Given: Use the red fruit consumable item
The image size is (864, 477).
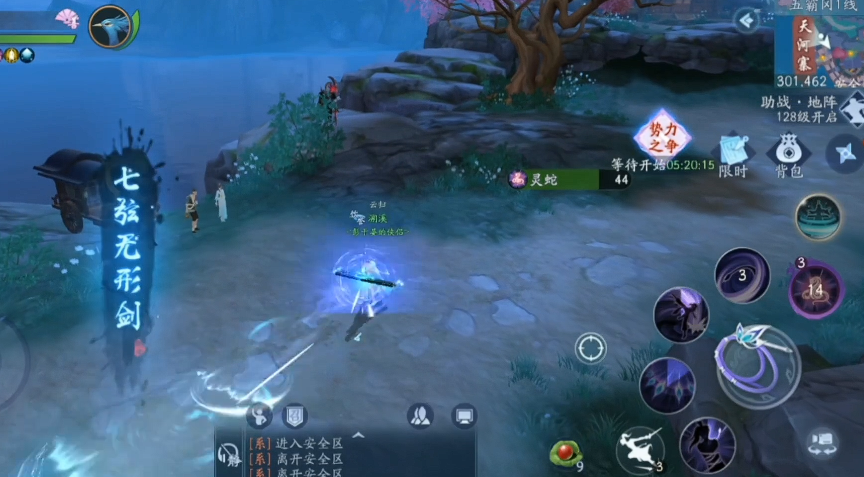Looking at the screenshot, I should (x=566, y=453).
